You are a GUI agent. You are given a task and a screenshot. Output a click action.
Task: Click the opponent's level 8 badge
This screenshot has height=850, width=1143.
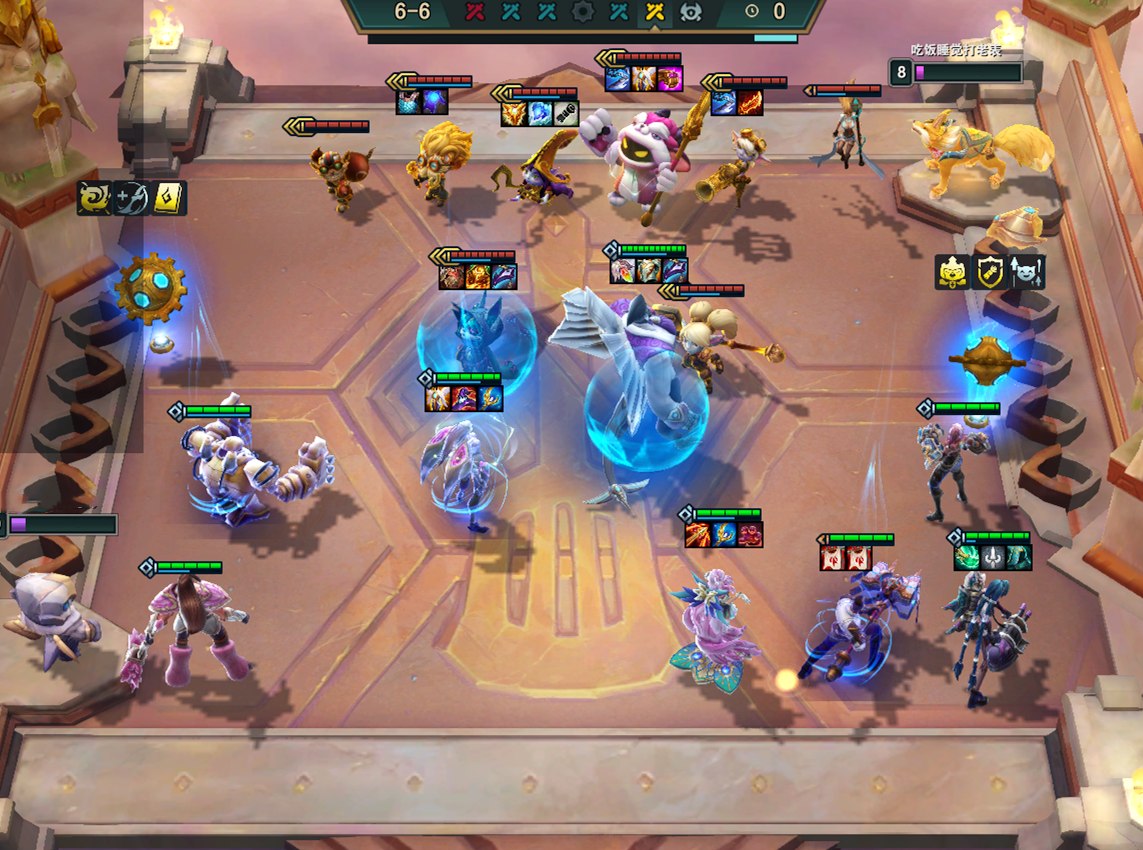point(901,73)
